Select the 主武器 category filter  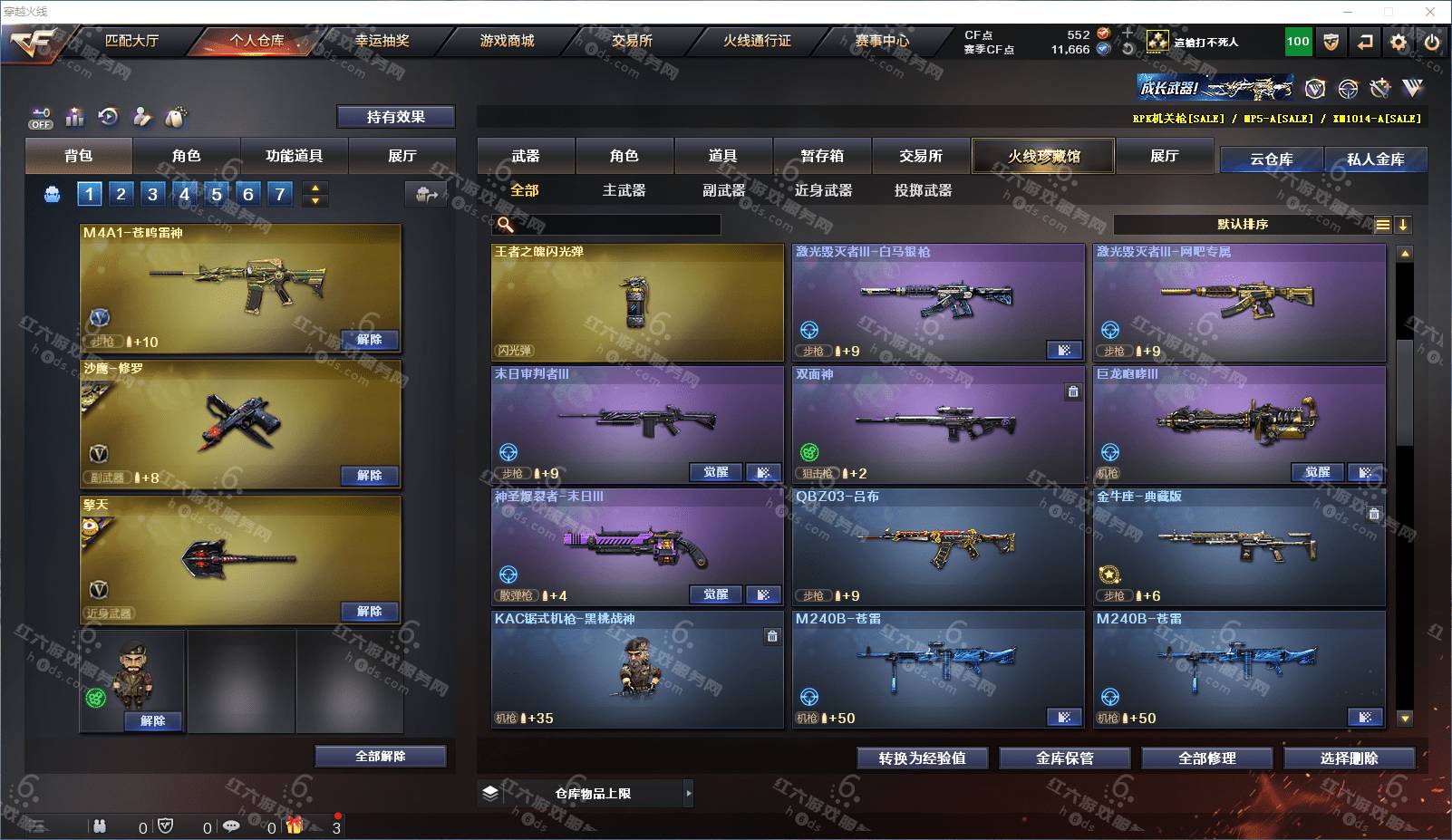(x=624, y=190)
